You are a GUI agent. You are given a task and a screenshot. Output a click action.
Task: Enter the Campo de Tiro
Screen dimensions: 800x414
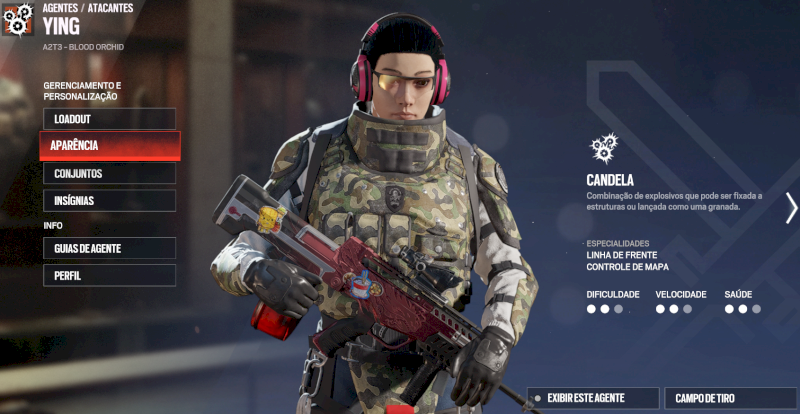coord(729,398)
